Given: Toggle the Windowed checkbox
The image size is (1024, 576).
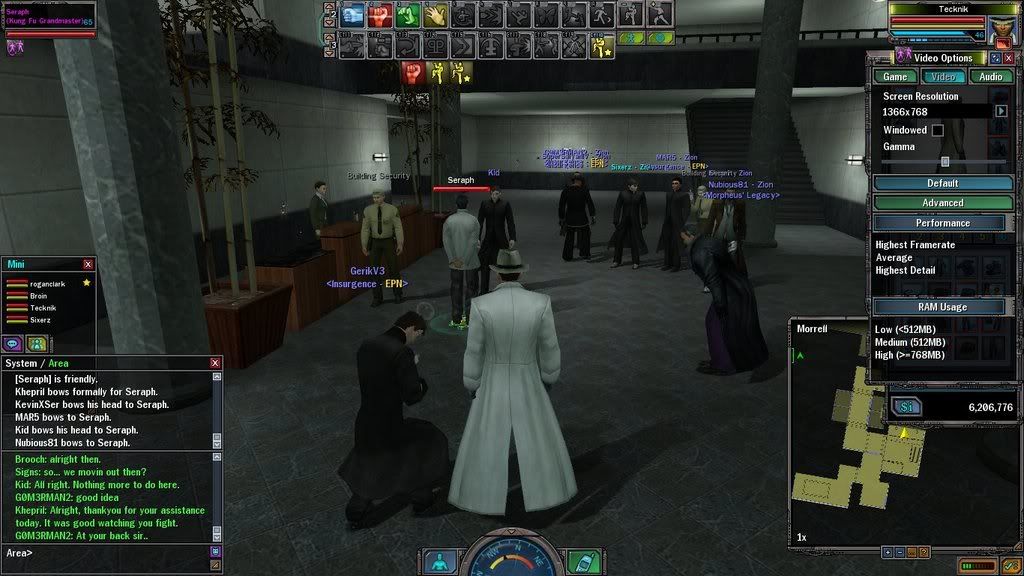Looking at the screenshot, I should 938,130.
